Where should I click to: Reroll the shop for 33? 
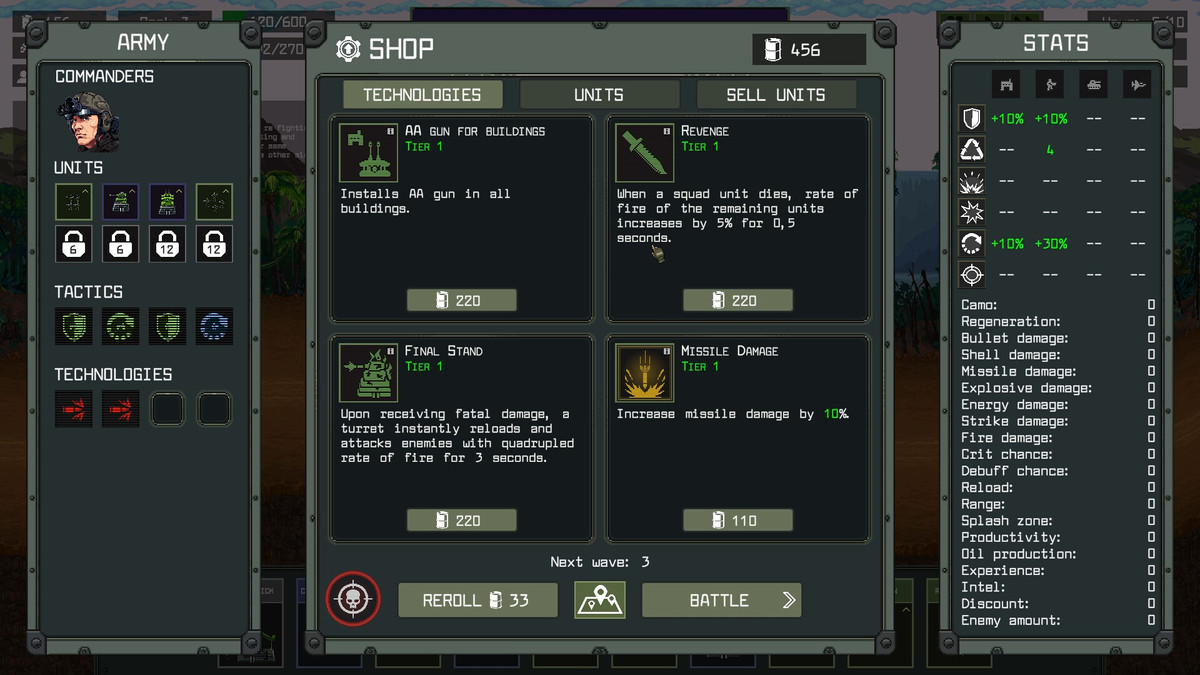tap(477, 600)
